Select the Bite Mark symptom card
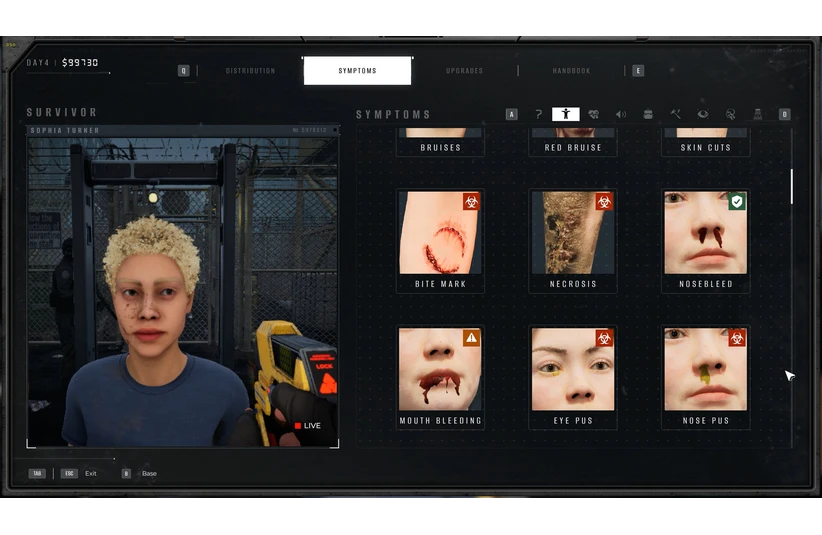 coord(440,240)
